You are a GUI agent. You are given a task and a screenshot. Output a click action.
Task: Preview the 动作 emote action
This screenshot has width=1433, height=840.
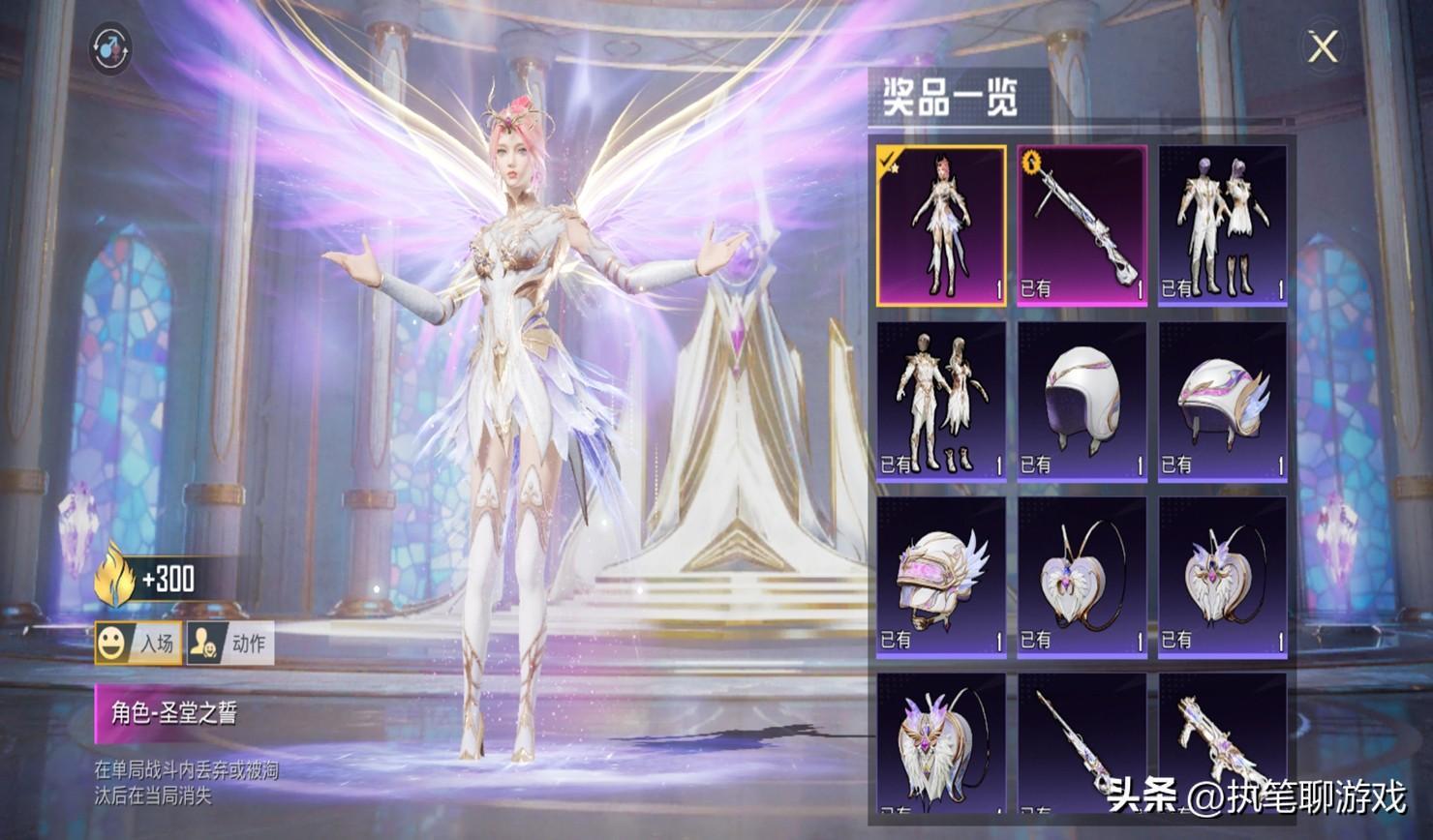pos(229,644)
